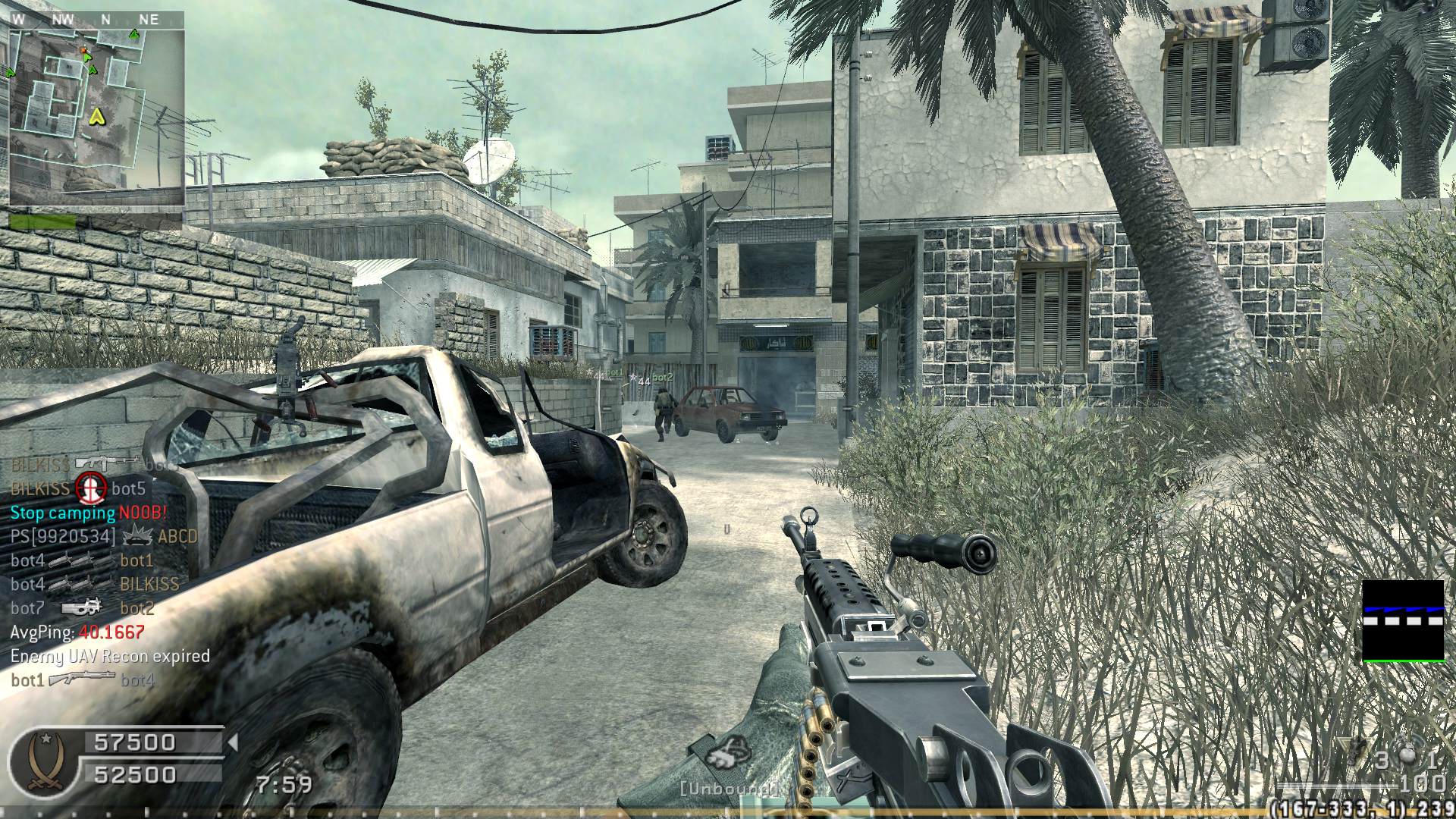Screen dimensions: 1456x819
Task: Select the headshot icon in the kill feed
Action: tap(90, 488)
